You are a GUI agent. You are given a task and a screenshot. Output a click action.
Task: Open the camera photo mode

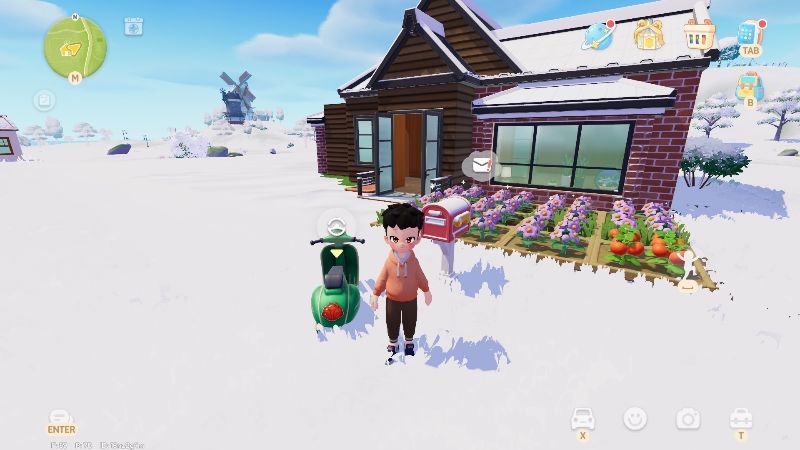pos(687,418)
